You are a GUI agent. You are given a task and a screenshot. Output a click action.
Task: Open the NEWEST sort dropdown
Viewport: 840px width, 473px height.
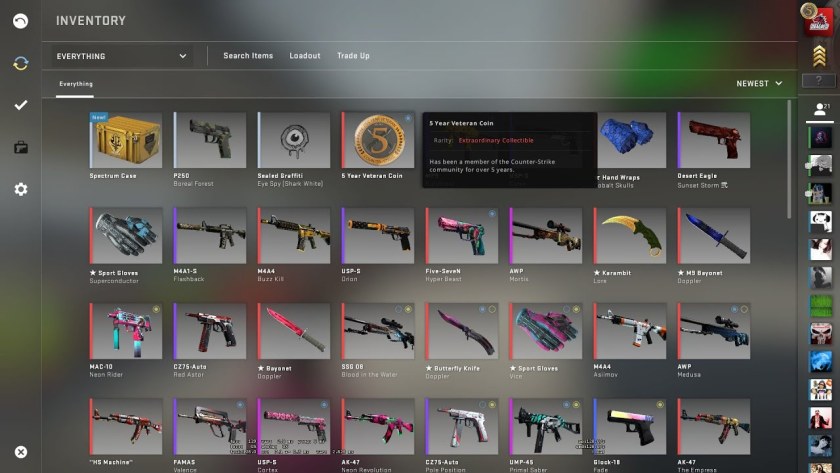pyautogui.click(x=759, y=84)
